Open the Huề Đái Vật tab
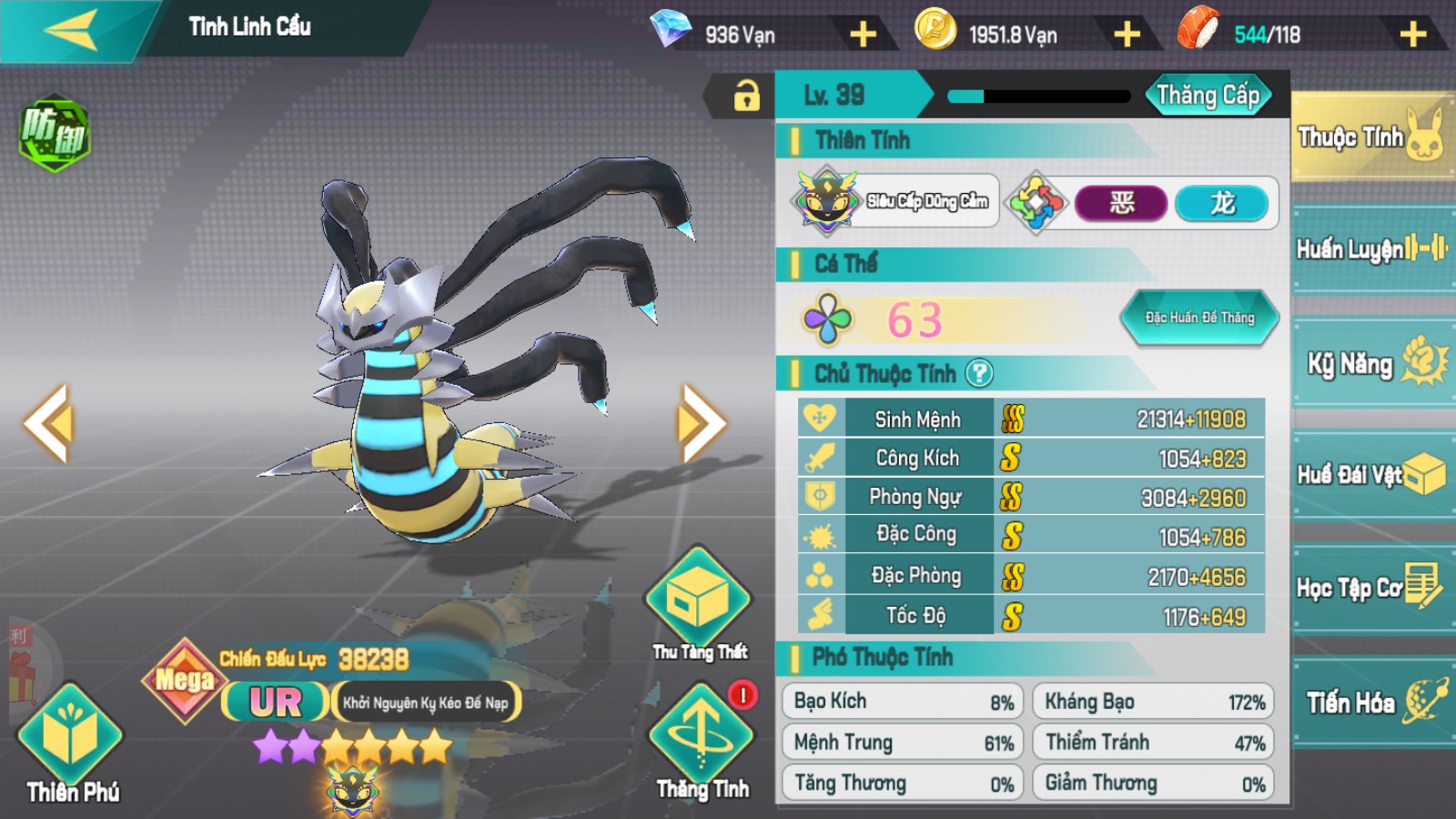This screenshot has height=819, width=1456. tap(1371, 474)
